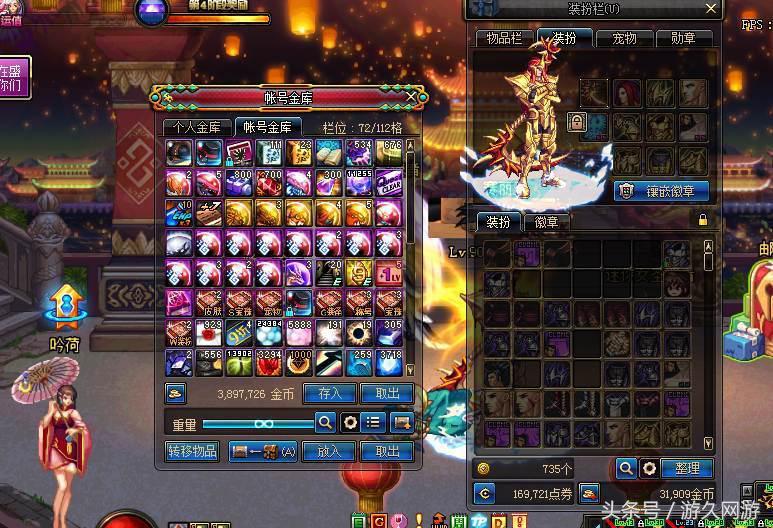Select the 帐号金库 tab
The image size is (773, 528).
[267, 127]
